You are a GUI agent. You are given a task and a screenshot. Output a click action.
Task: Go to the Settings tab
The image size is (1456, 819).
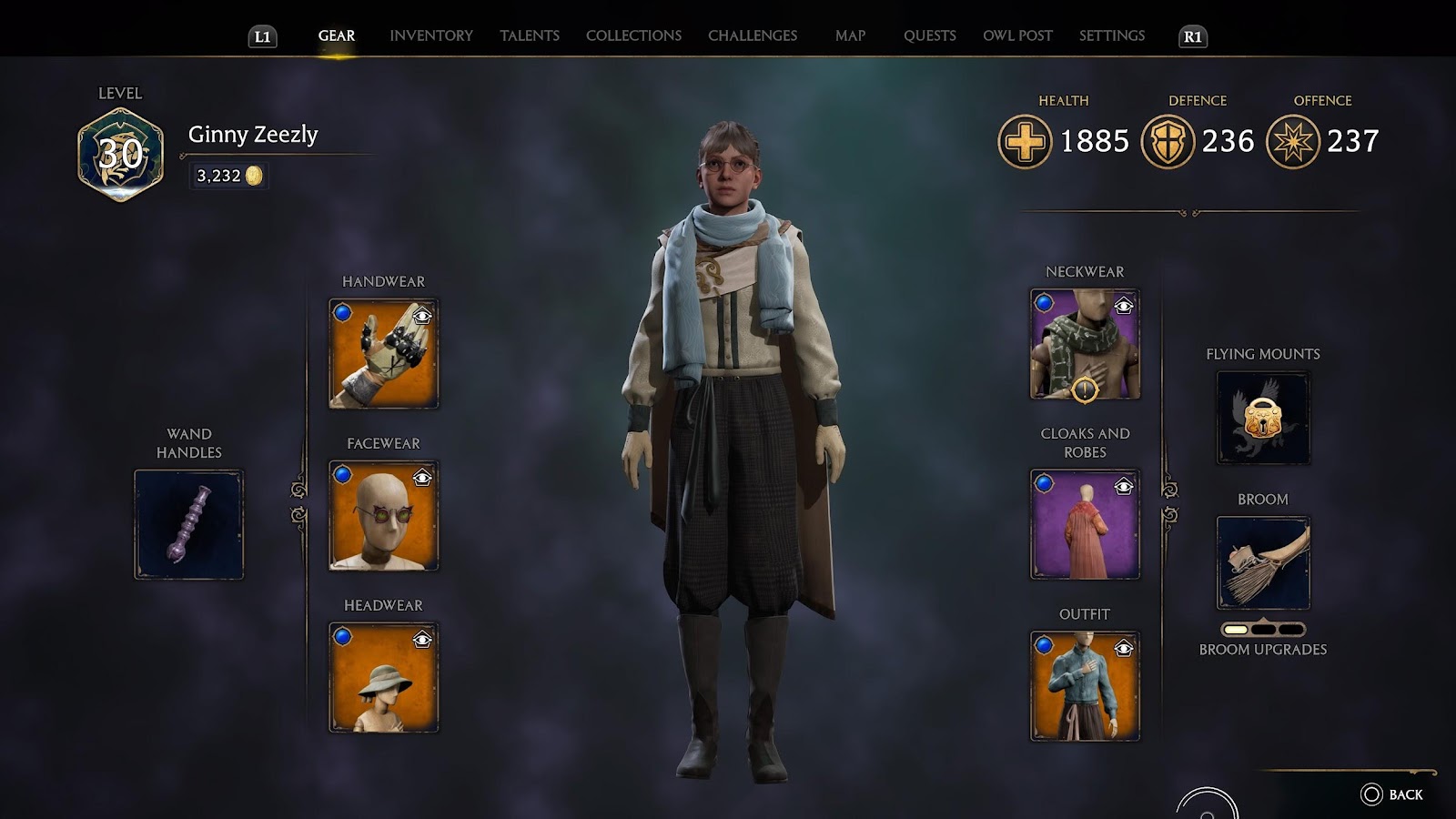[1111, 35]
